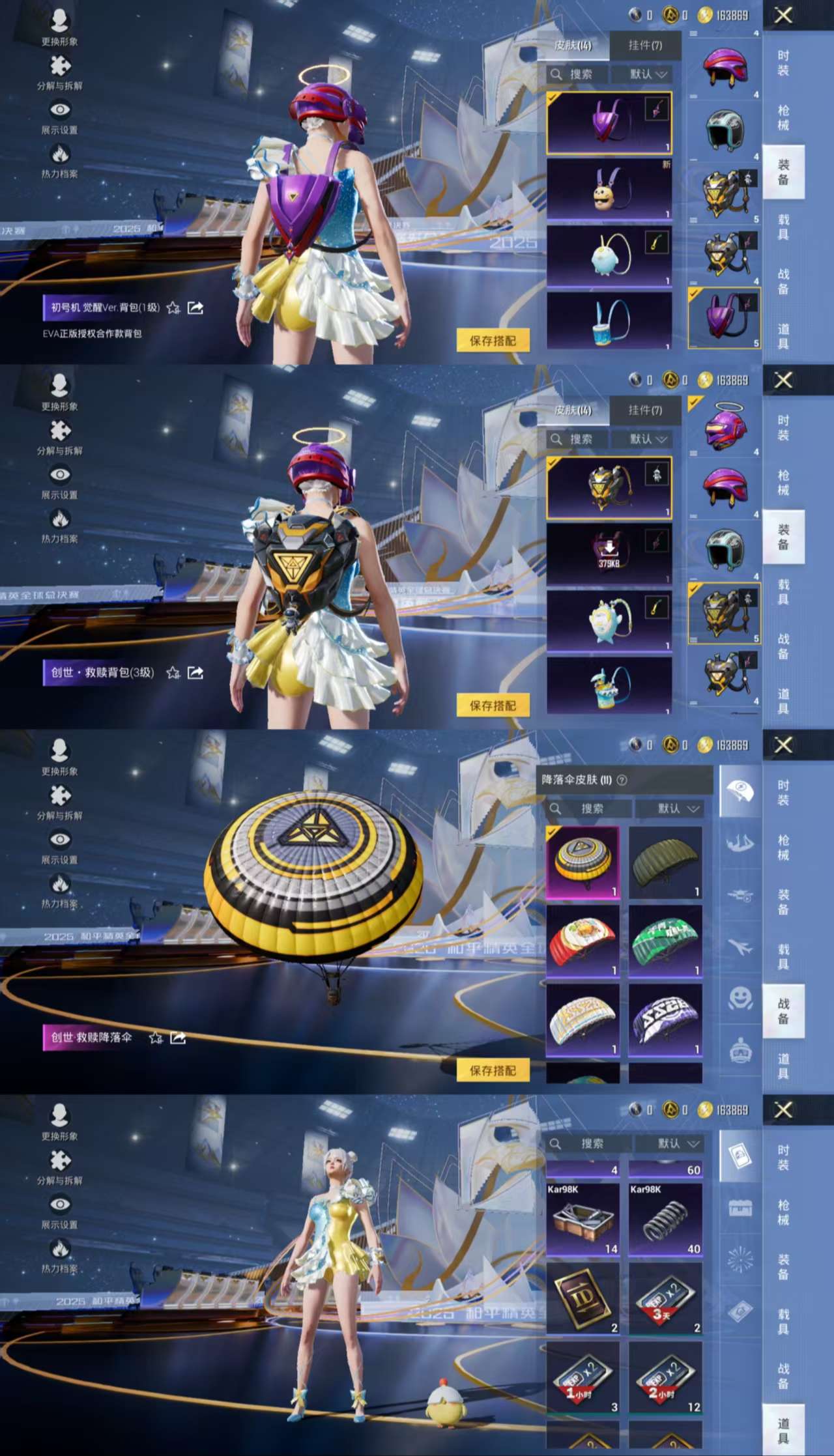
Task: Select the red food-print parachute skin
Action: pos(582,942)
